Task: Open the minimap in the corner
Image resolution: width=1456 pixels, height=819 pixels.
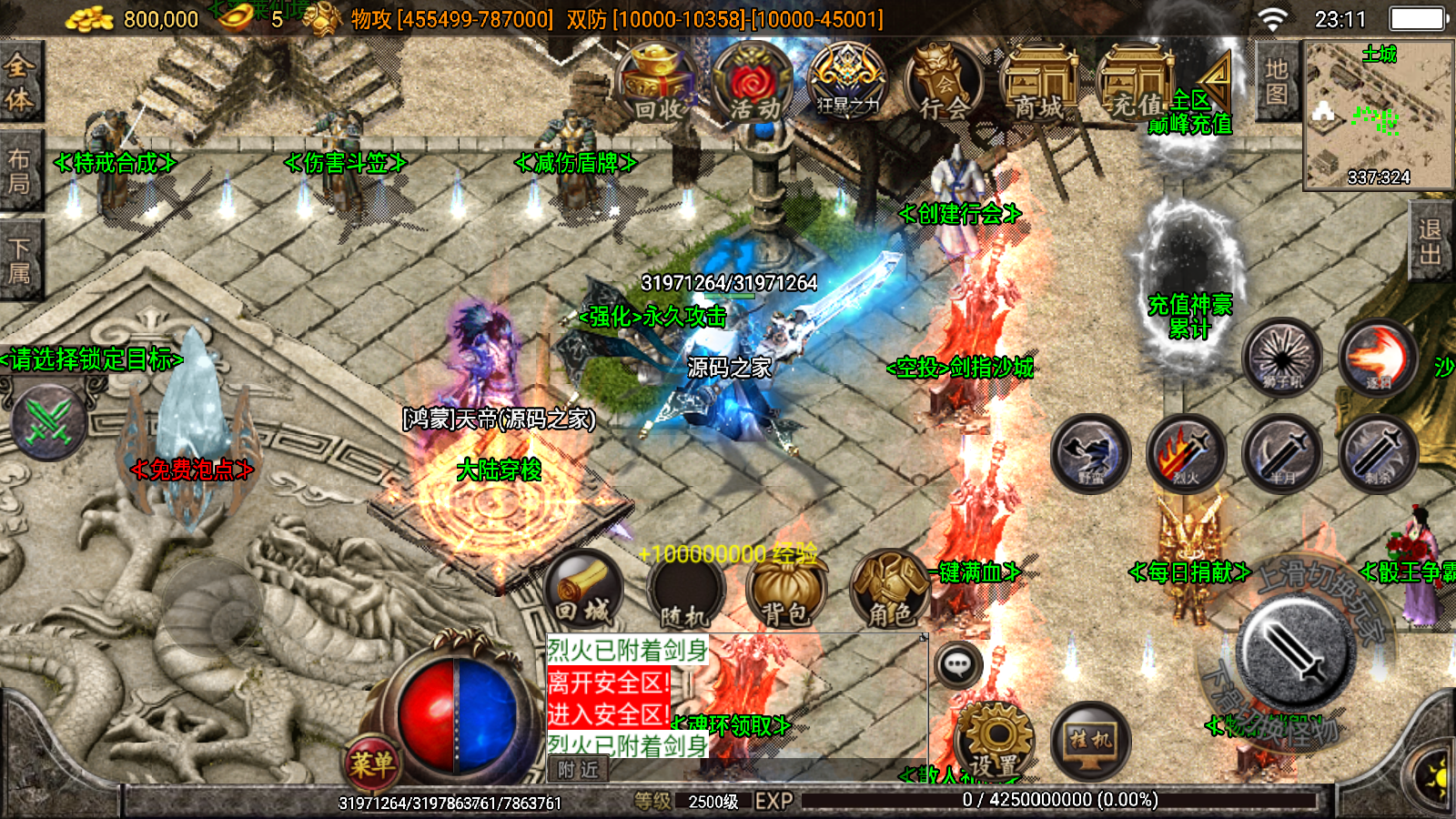Action: (1378, 115)
